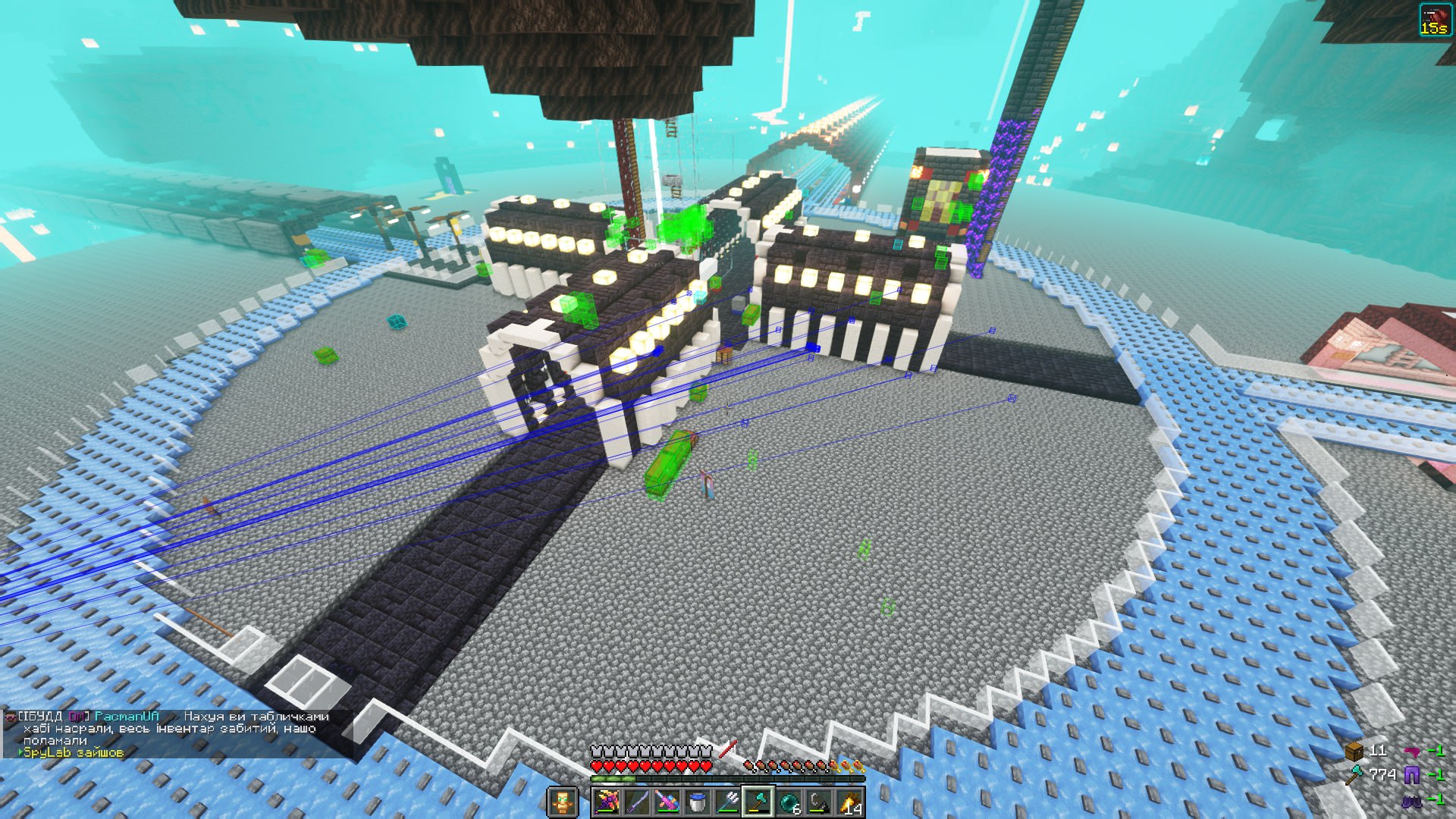The image size is (1456, 819).
Task: Pick the water bucket hotbar slot
Action: (x=698, y=802)
